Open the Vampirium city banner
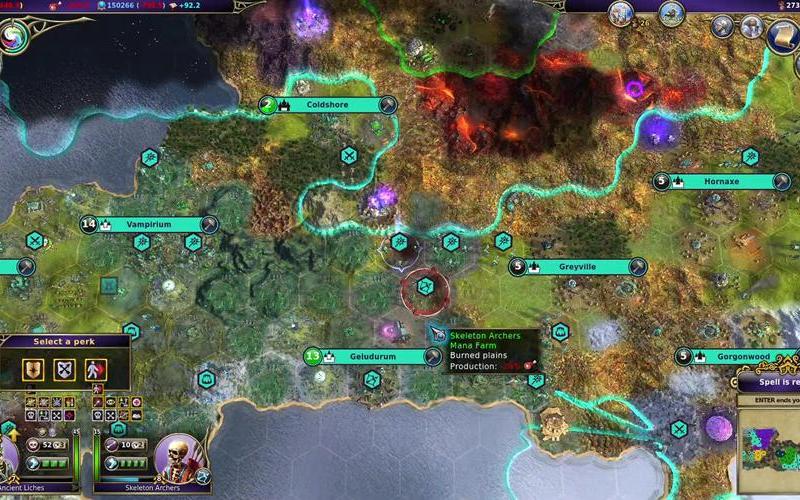Image resolution: width=800 pixels, height=500 pixels. click(x=150, y=225)
